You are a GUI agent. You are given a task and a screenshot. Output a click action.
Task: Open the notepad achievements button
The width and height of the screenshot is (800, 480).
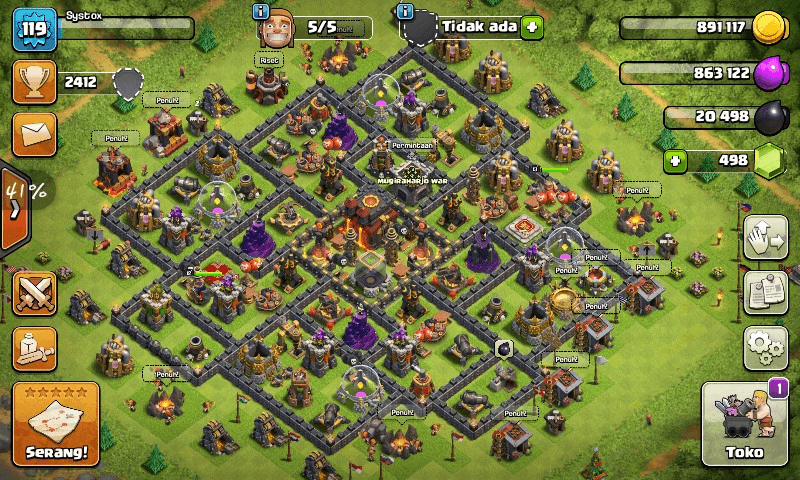(x=765, y=291)
